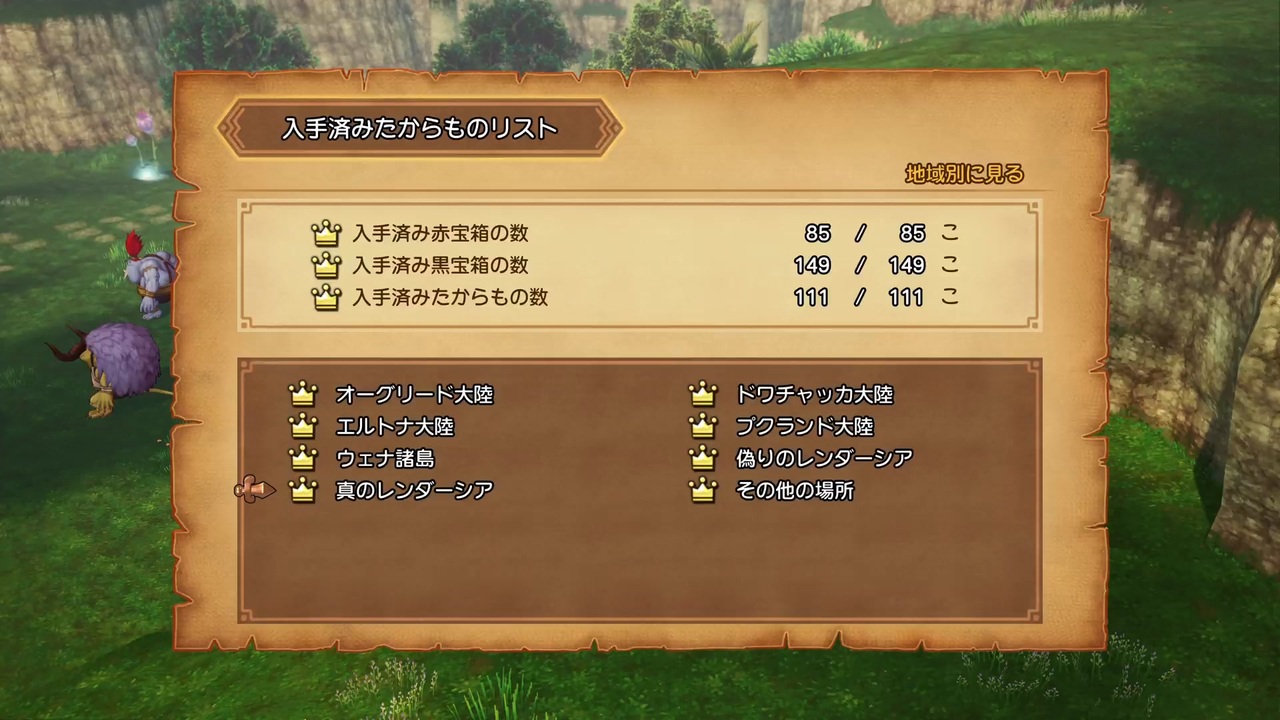Click the crown icon on 入手済みたからもの数 row
1280x720 pixels.
[x=327, y=297]
